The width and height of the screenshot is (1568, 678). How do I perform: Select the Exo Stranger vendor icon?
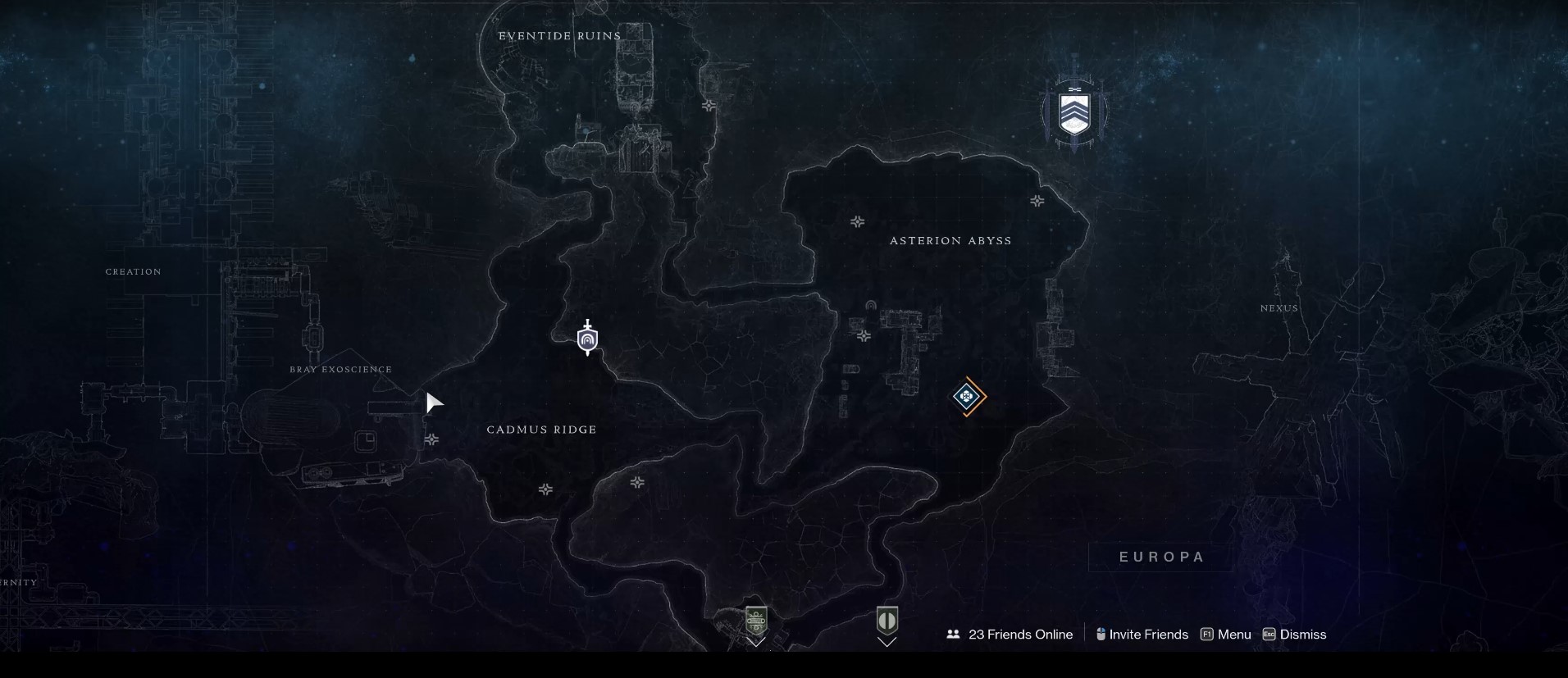[x=888, y=621]
